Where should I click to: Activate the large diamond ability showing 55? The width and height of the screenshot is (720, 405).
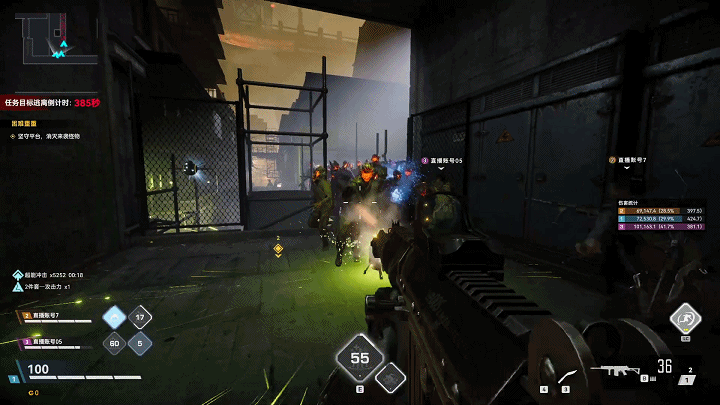(x=359, y=358)
